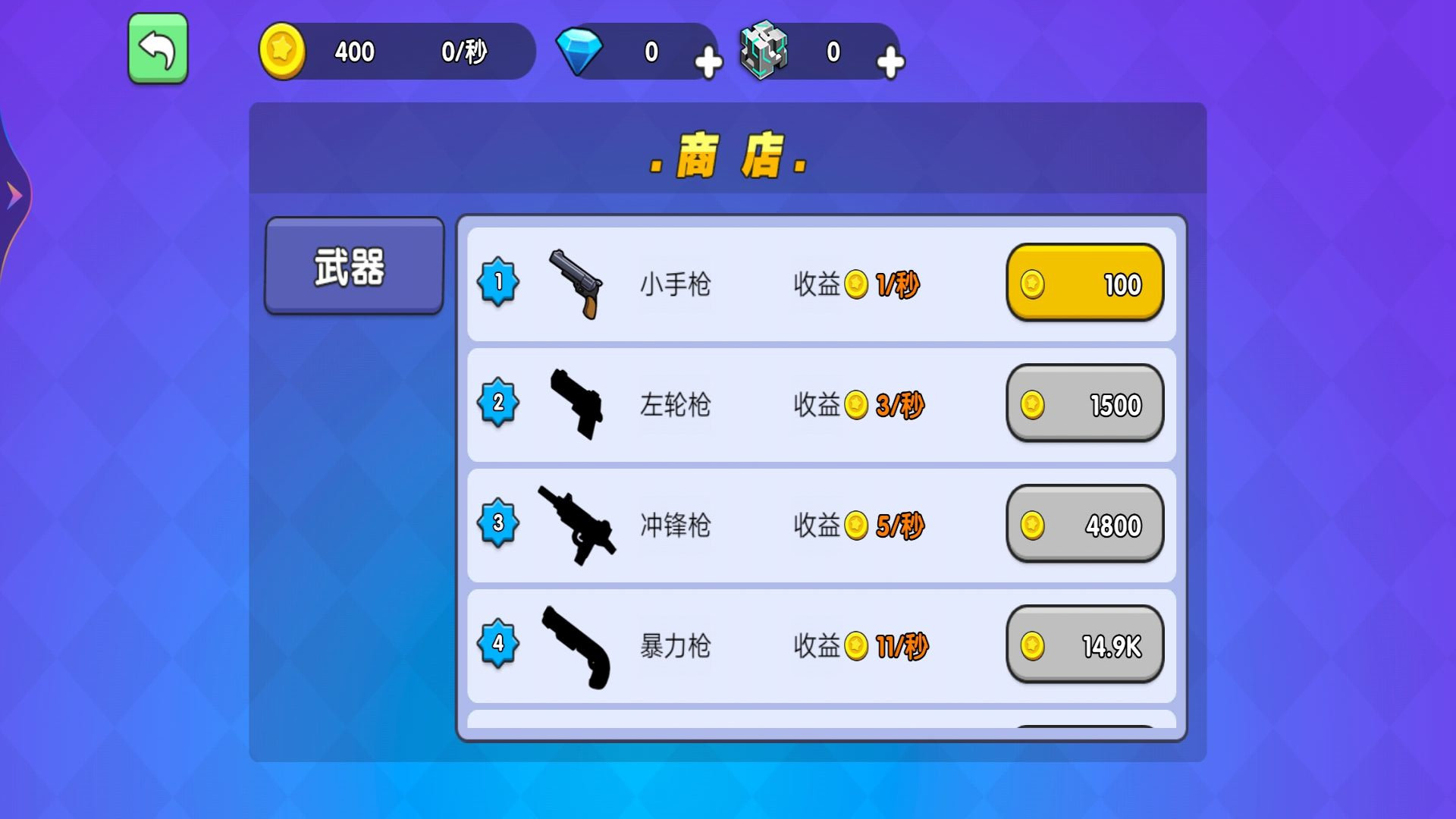Click the plus button next to cubes
The width and height of the screenshot is (1456, 819).
pos(890,61)
